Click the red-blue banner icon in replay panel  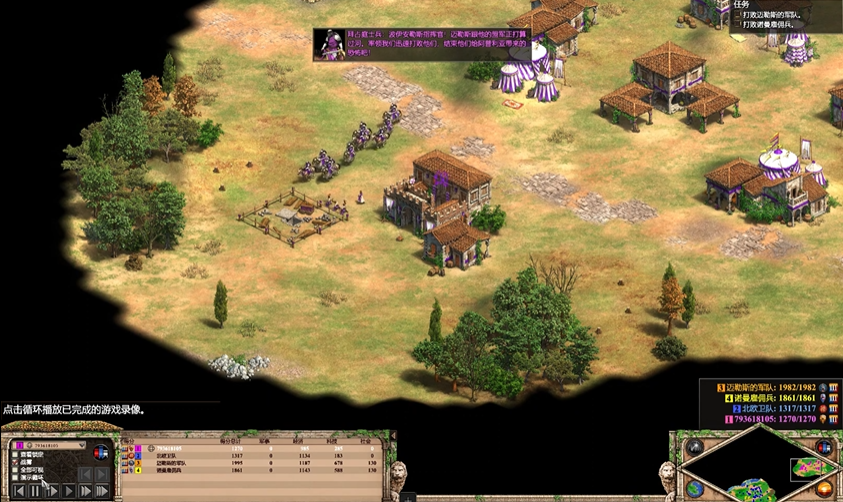pyautogui.click(x=100, y=452)
